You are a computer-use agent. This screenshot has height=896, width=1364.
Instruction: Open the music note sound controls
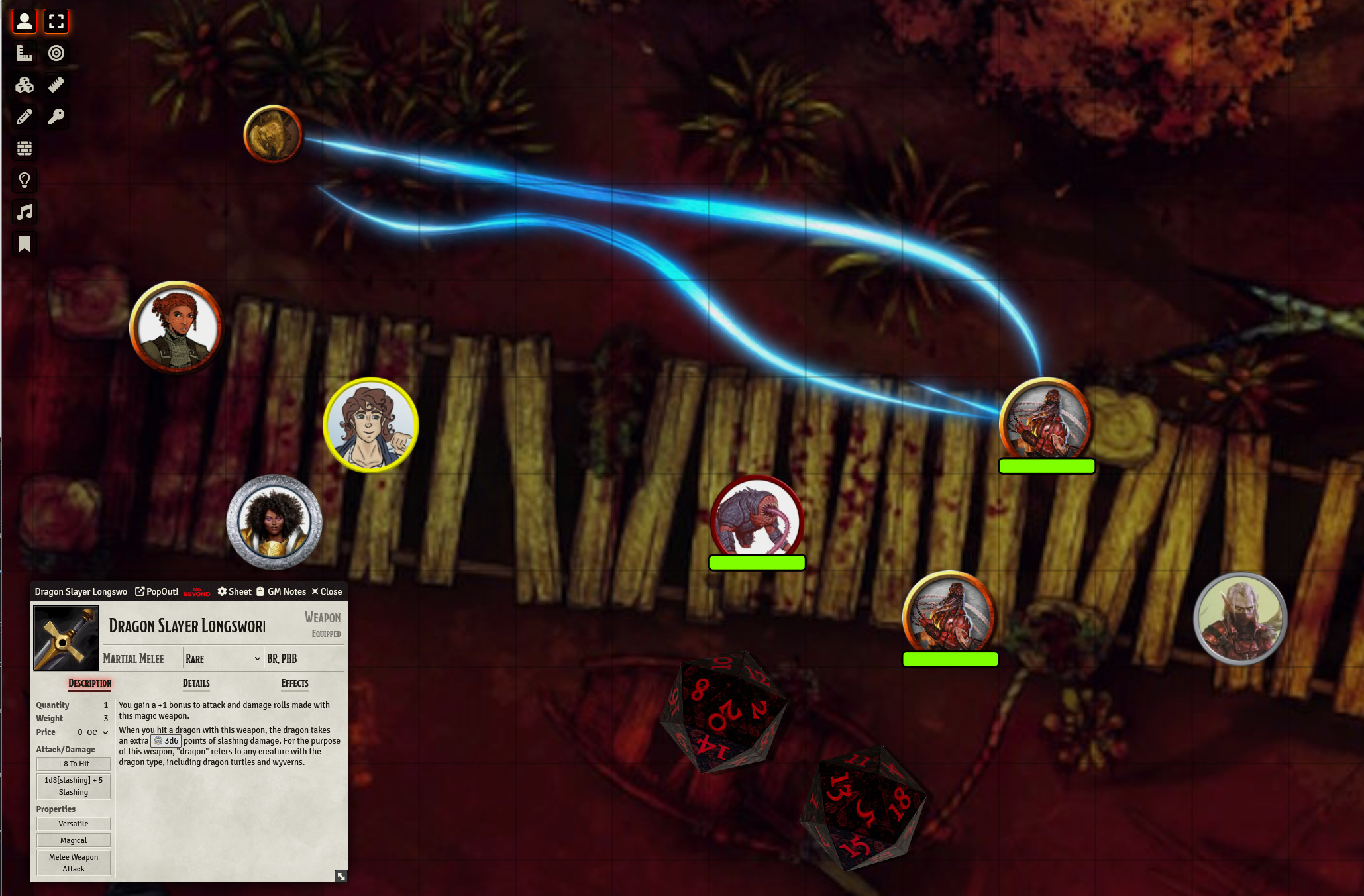pyautogui.click(x=25, y=212)
